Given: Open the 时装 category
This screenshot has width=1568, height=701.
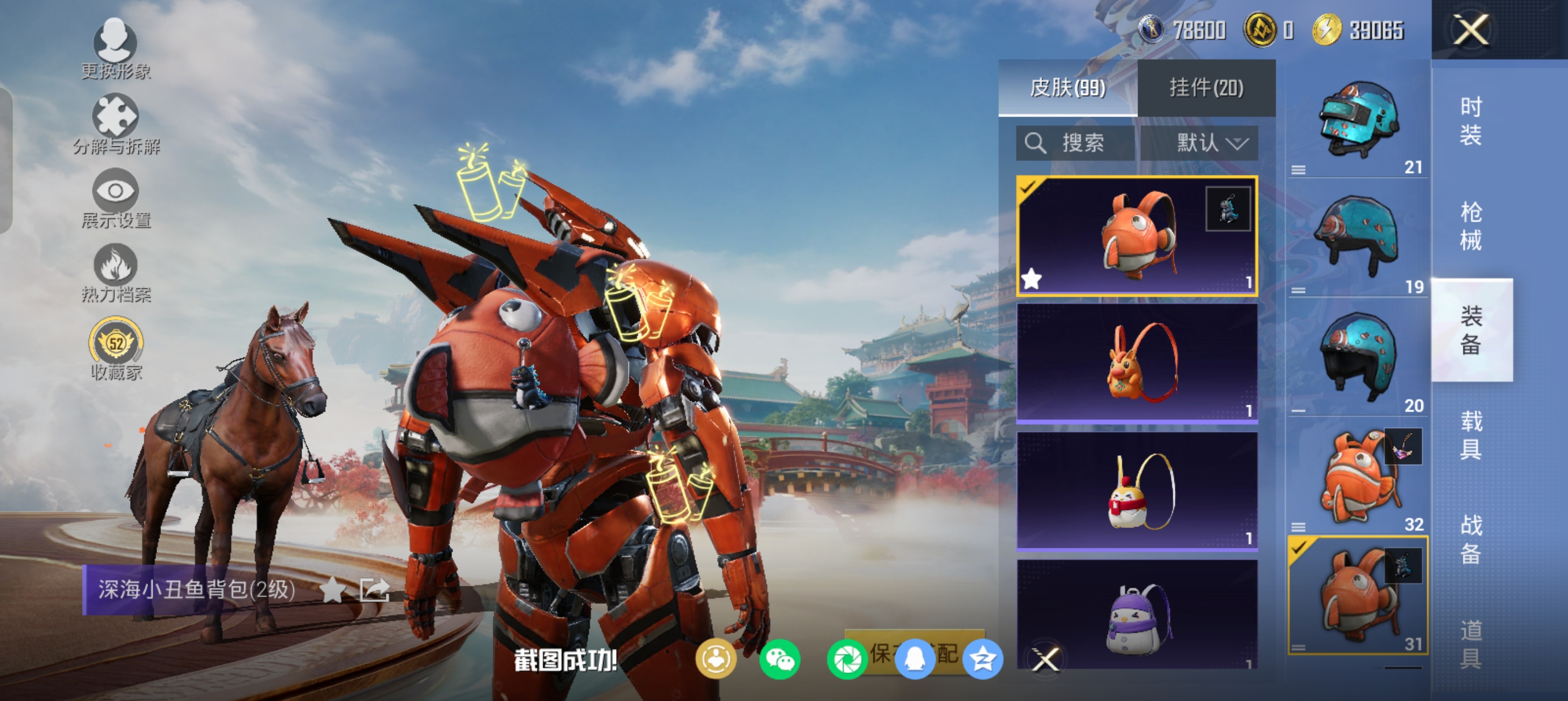Looking at the screenshot, I should (1471, 121).
